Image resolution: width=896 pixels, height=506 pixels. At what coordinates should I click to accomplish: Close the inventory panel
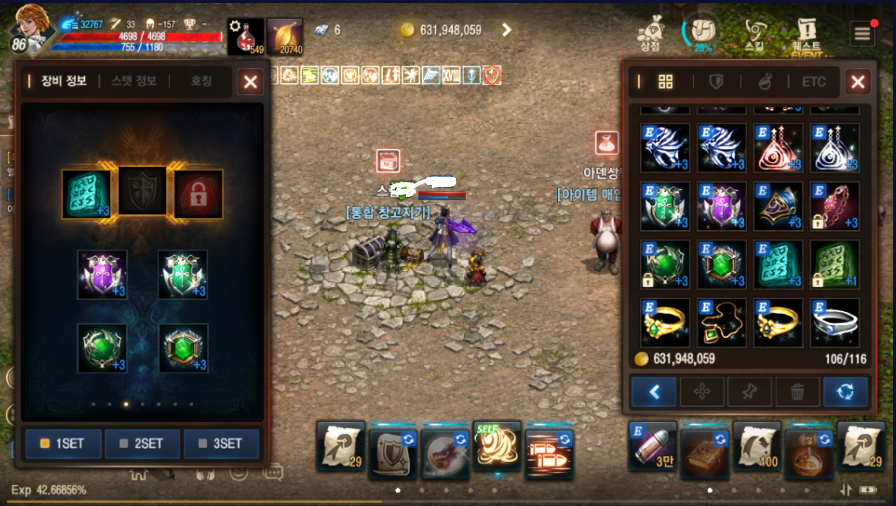pyautogui.click(x=858, y=82)
